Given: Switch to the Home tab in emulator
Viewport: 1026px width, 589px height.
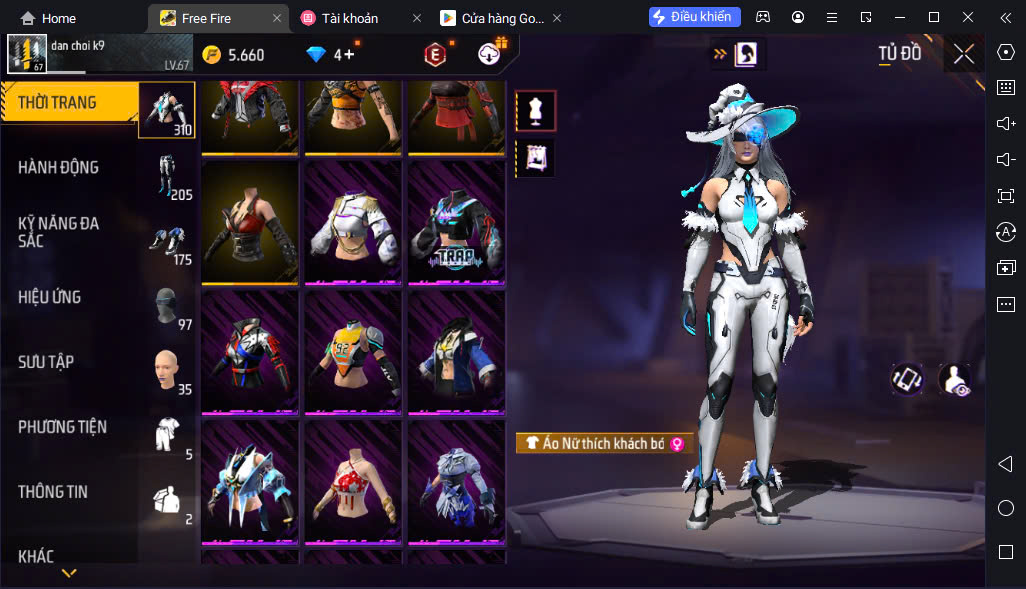Looking at the screenshot, I should pos(49,18).
